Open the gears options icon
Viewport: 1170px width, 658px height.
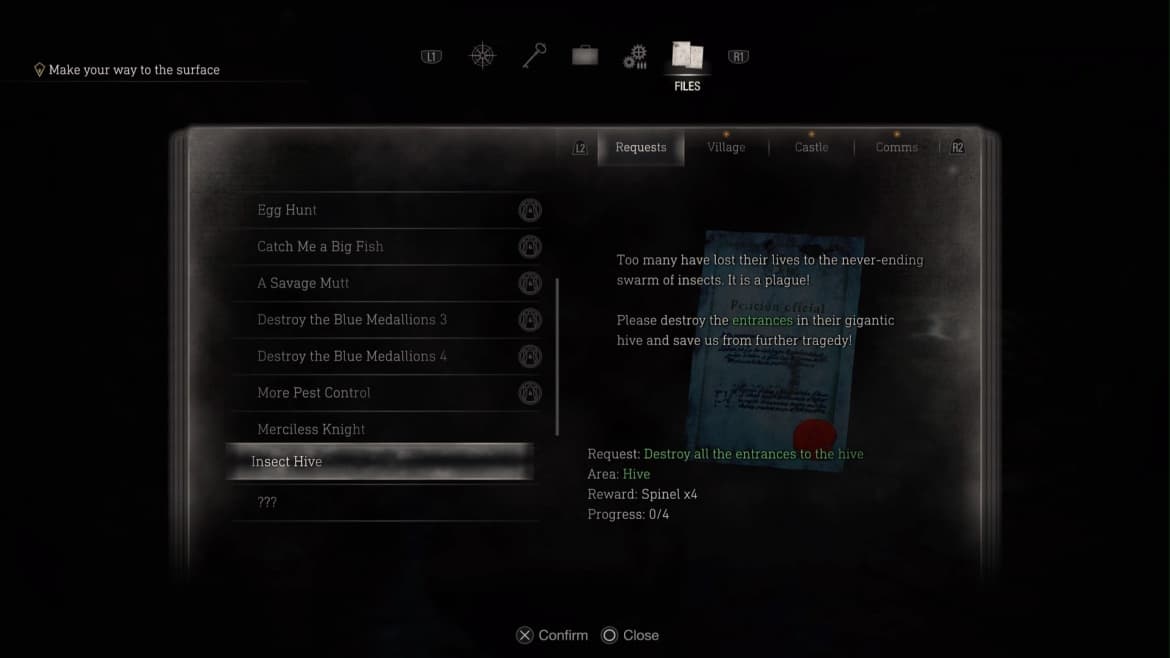[635, 56]
